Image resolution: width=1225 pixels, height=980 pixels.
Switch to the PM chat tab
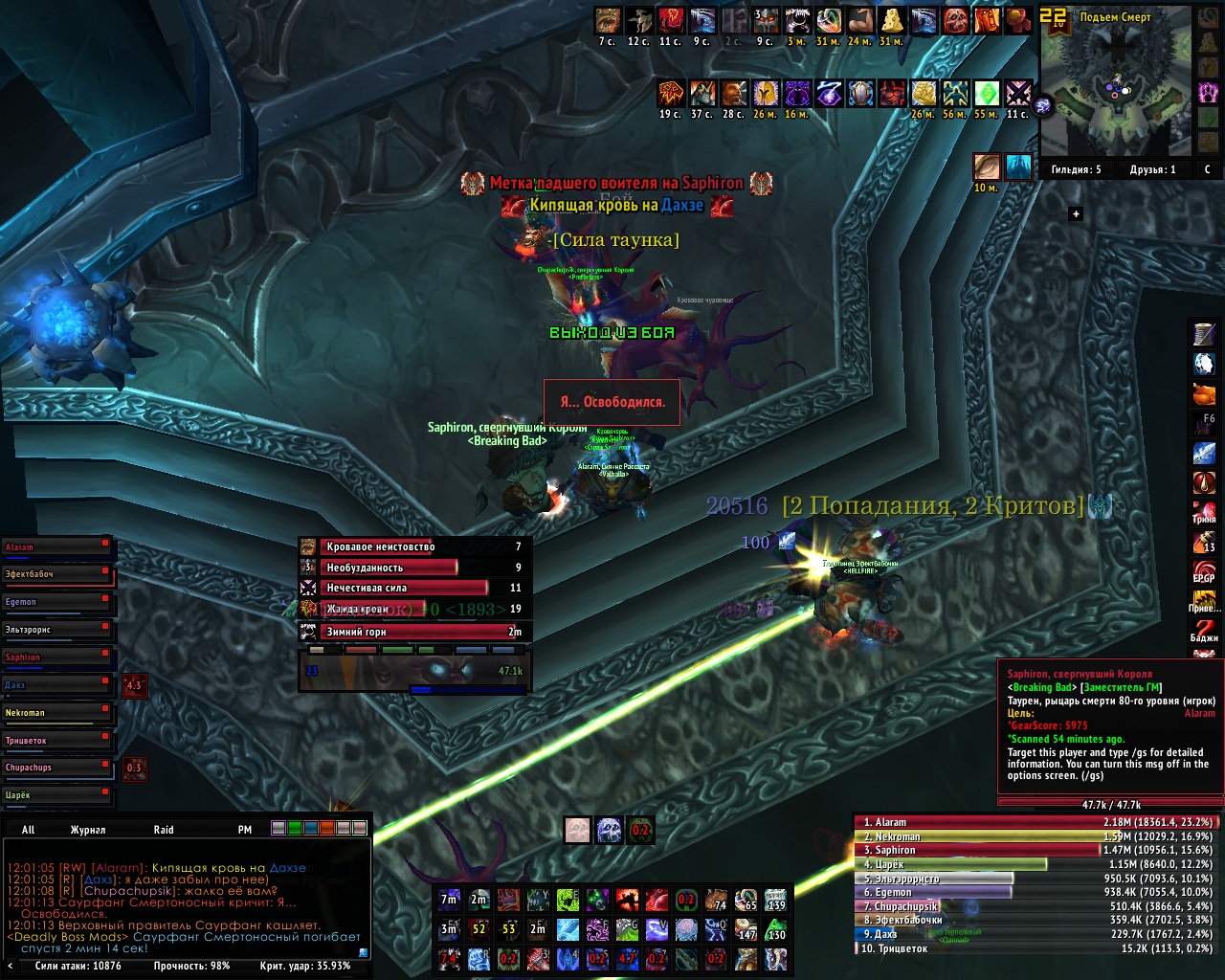click(x=245, y=830)
